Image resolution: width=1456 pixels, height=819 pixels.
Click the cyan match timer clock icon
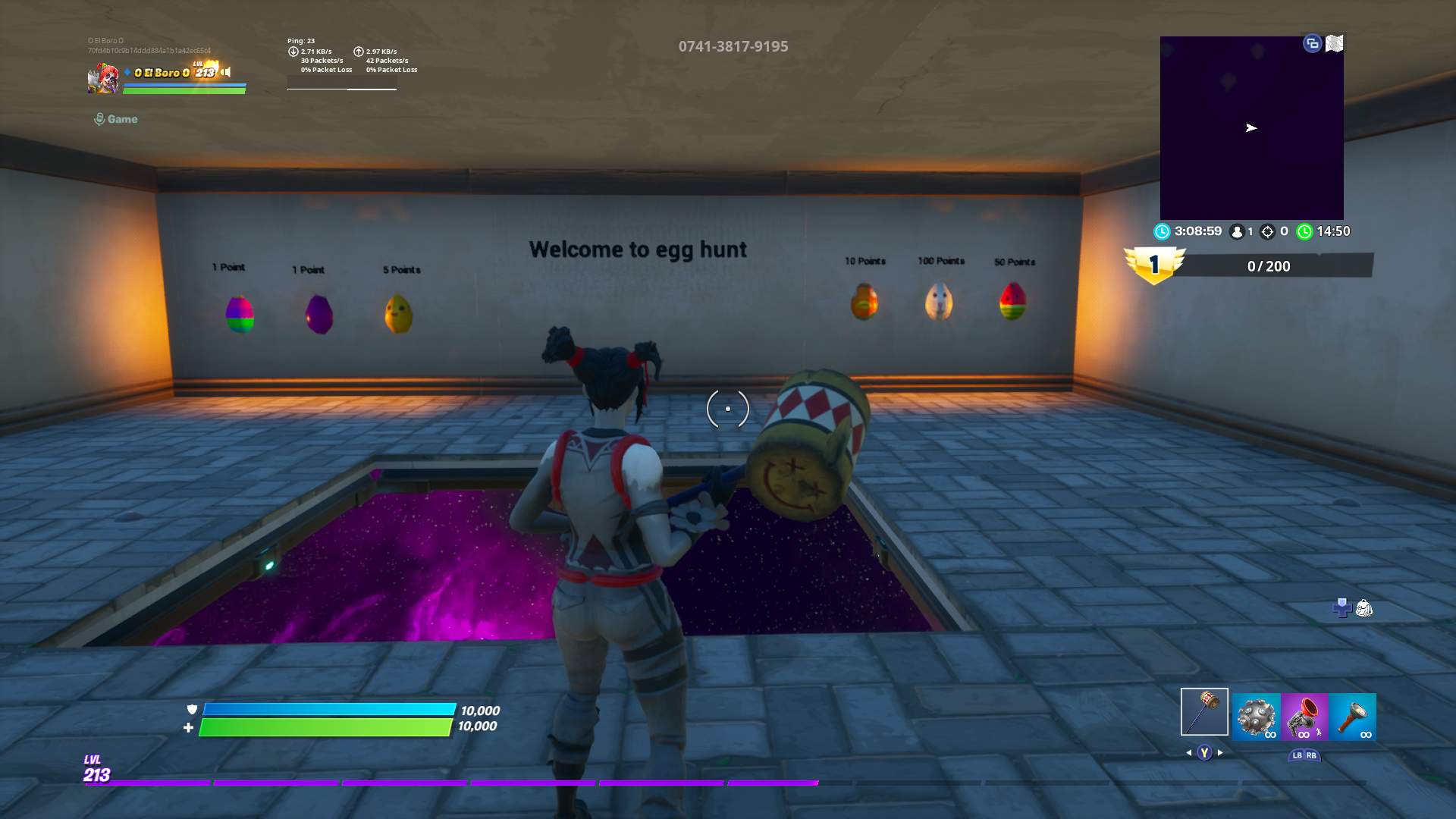coord(1163,231)
